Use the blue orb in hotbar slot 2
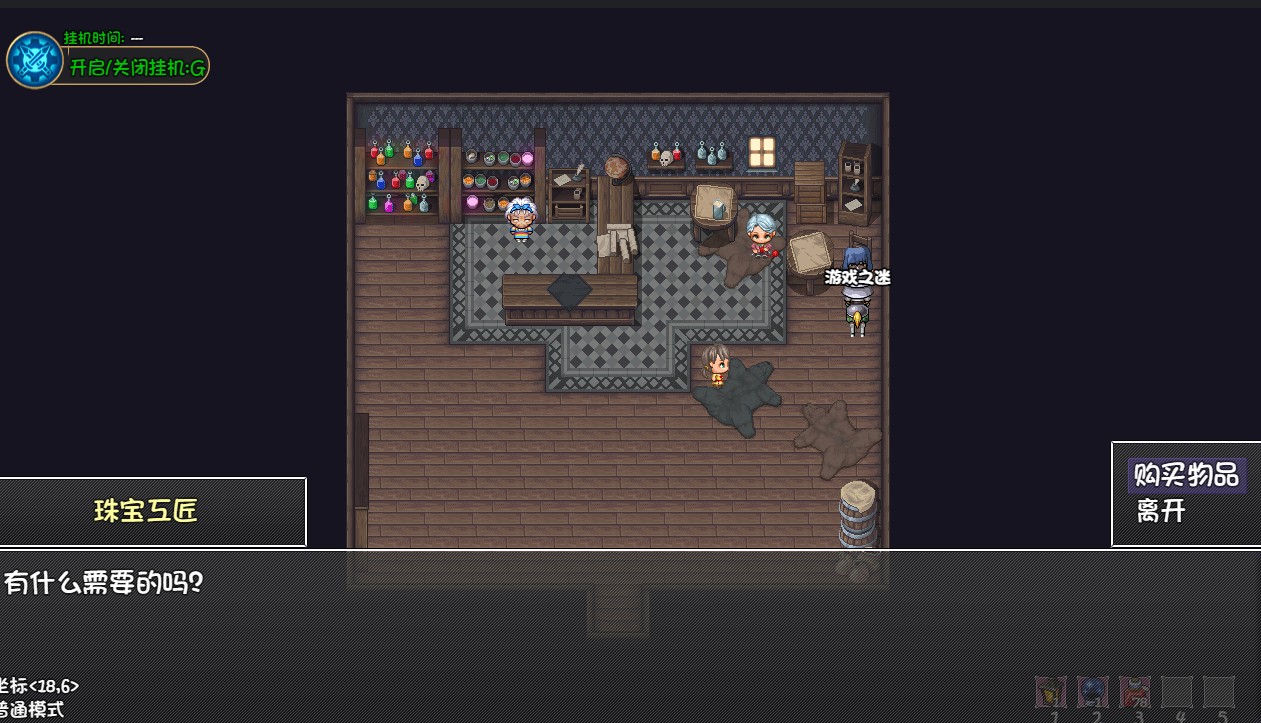1261x723 pixels. tap(1093, 691)
